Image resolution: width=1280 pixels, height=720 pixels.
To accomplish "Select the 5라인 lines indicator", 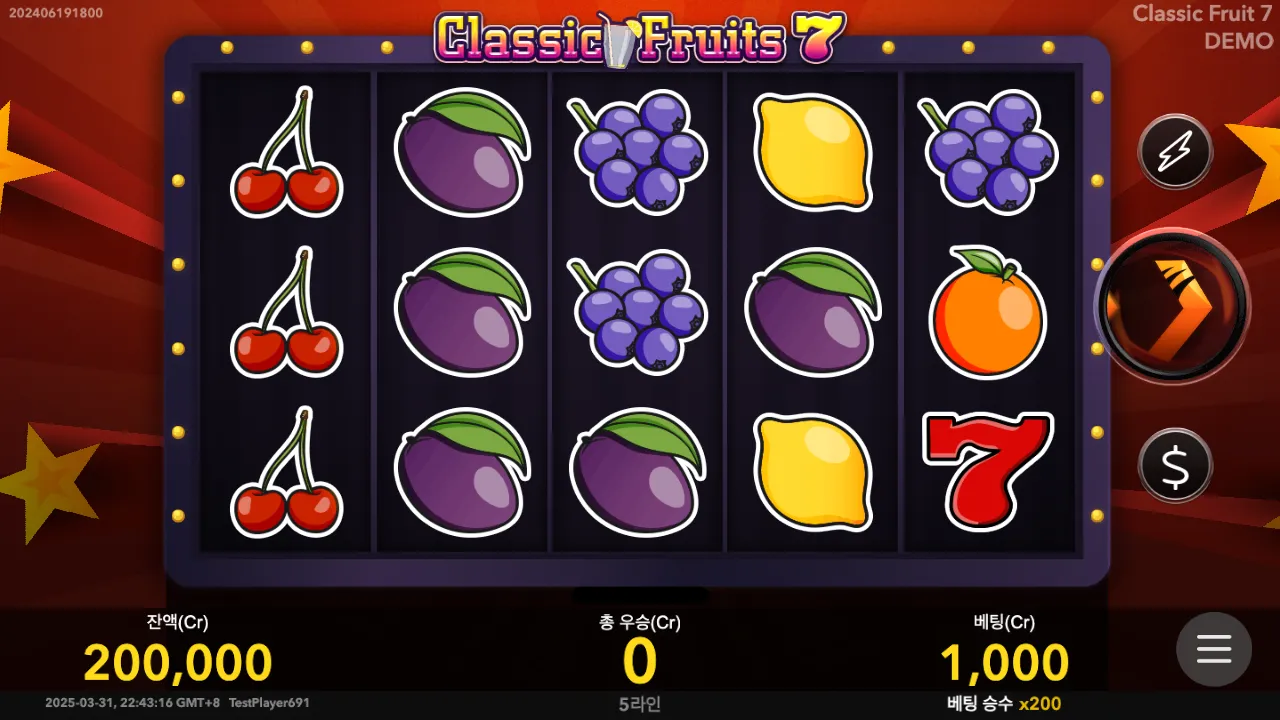I will point(640,705).
